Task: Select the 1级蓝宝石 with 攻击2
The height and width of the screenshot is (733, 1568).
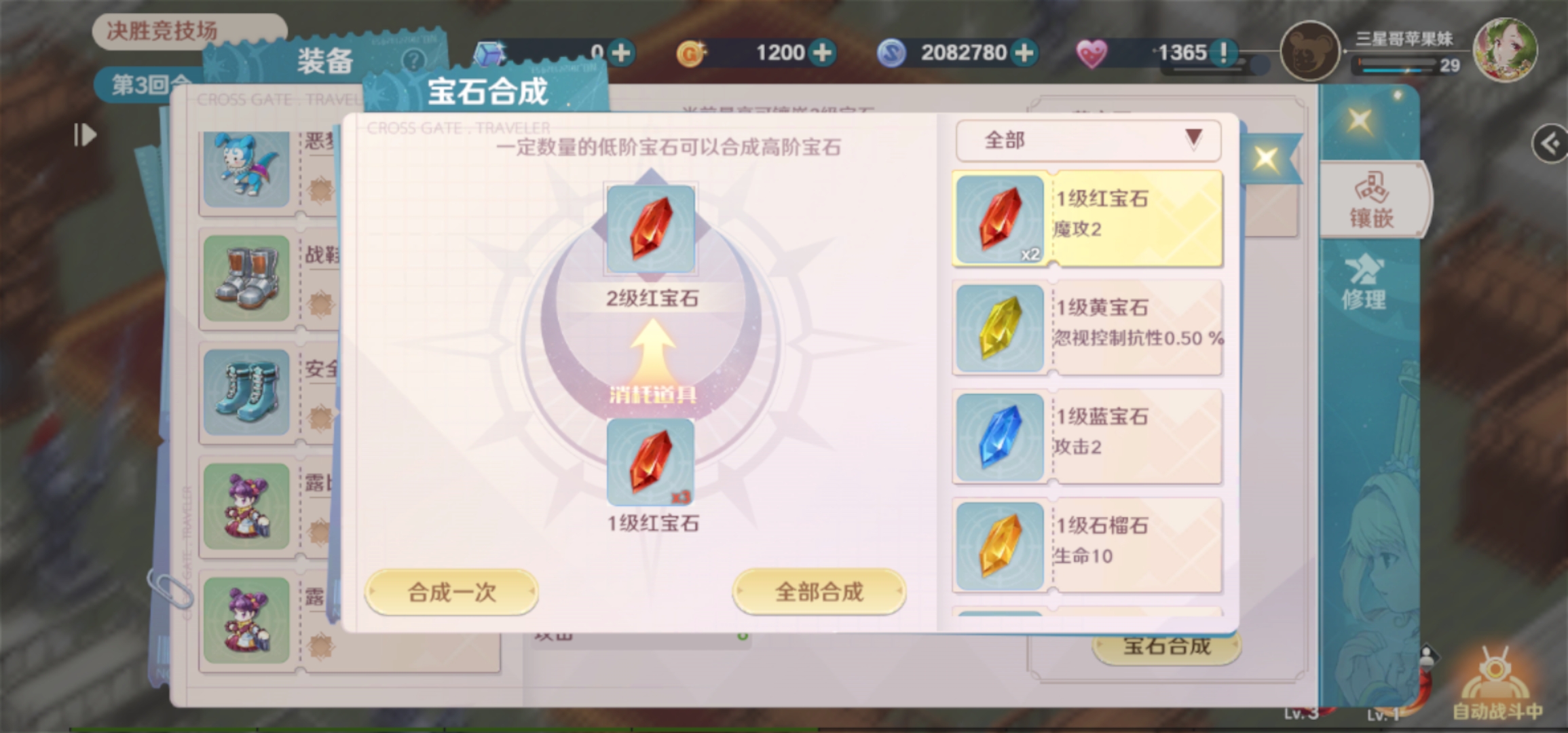Action: tap(1086, 434)
